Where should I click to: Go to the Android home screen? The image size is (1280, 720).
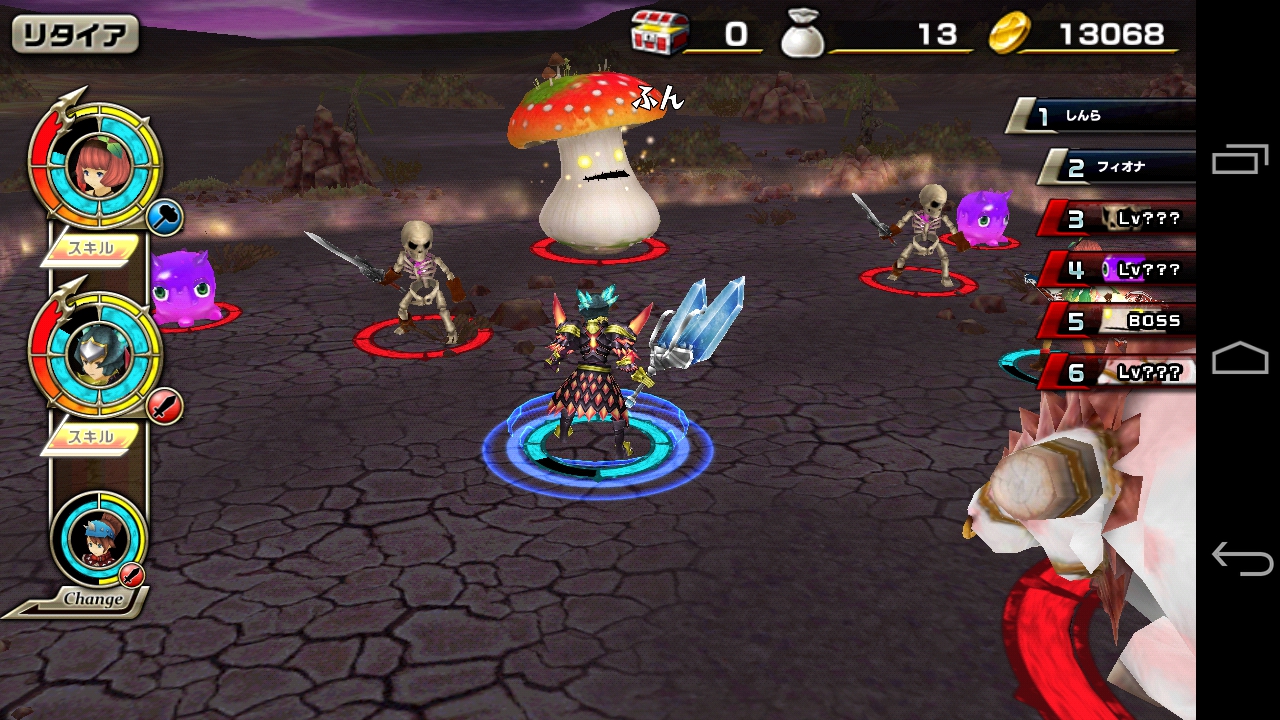[1239, 359]
